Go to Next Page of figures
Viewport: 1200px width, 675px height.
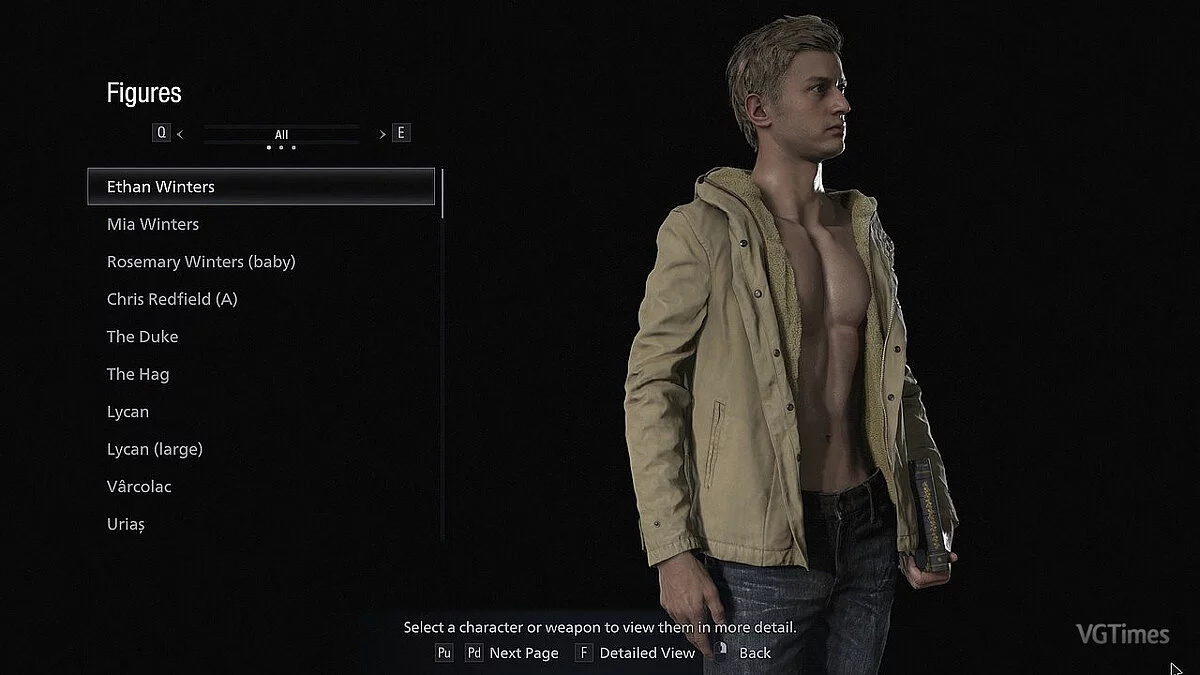coord(523,653)
